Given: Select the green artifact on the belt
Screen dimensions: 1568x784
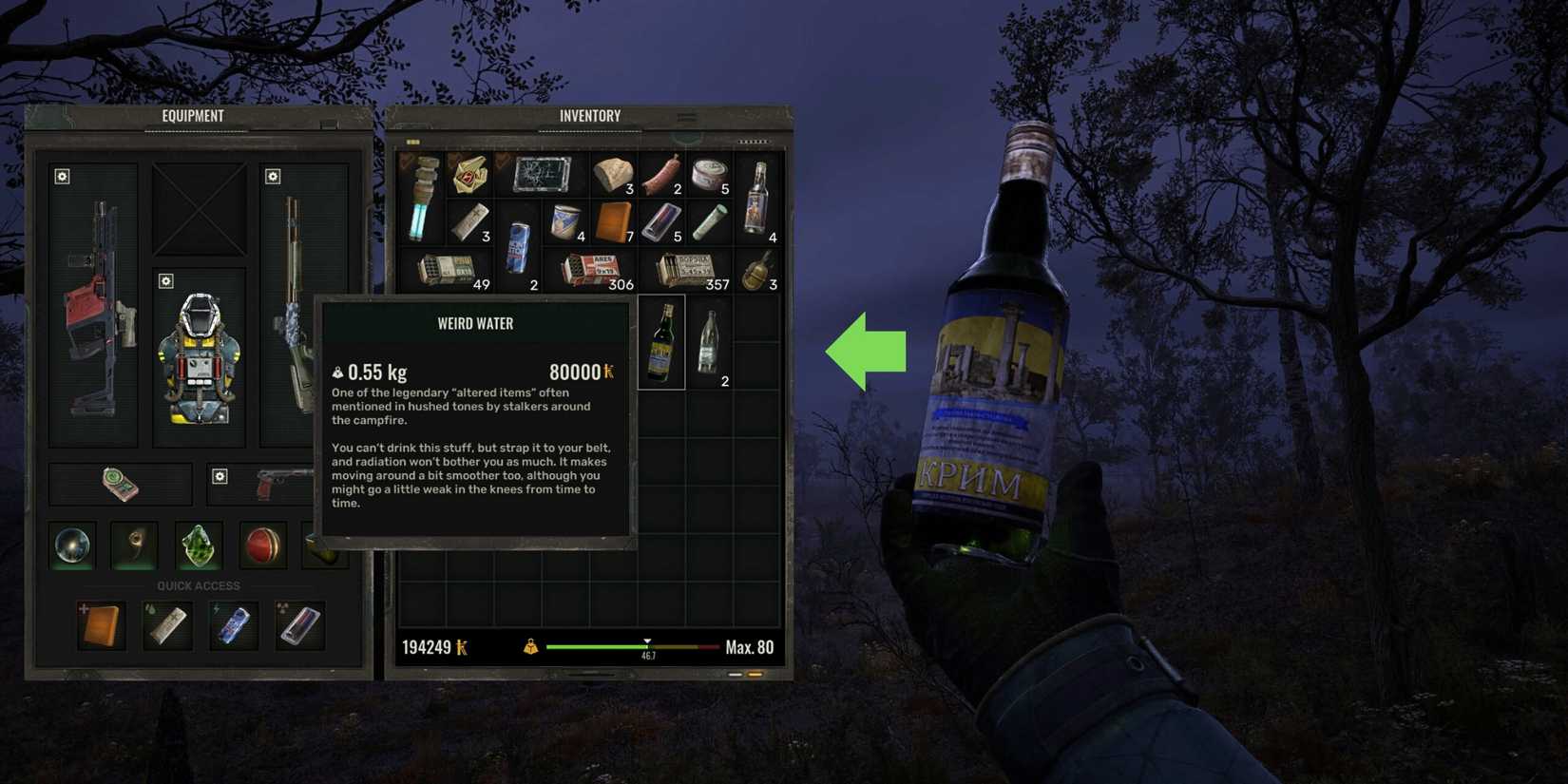Looking at the screenshot, I should (x=200, y=545).
